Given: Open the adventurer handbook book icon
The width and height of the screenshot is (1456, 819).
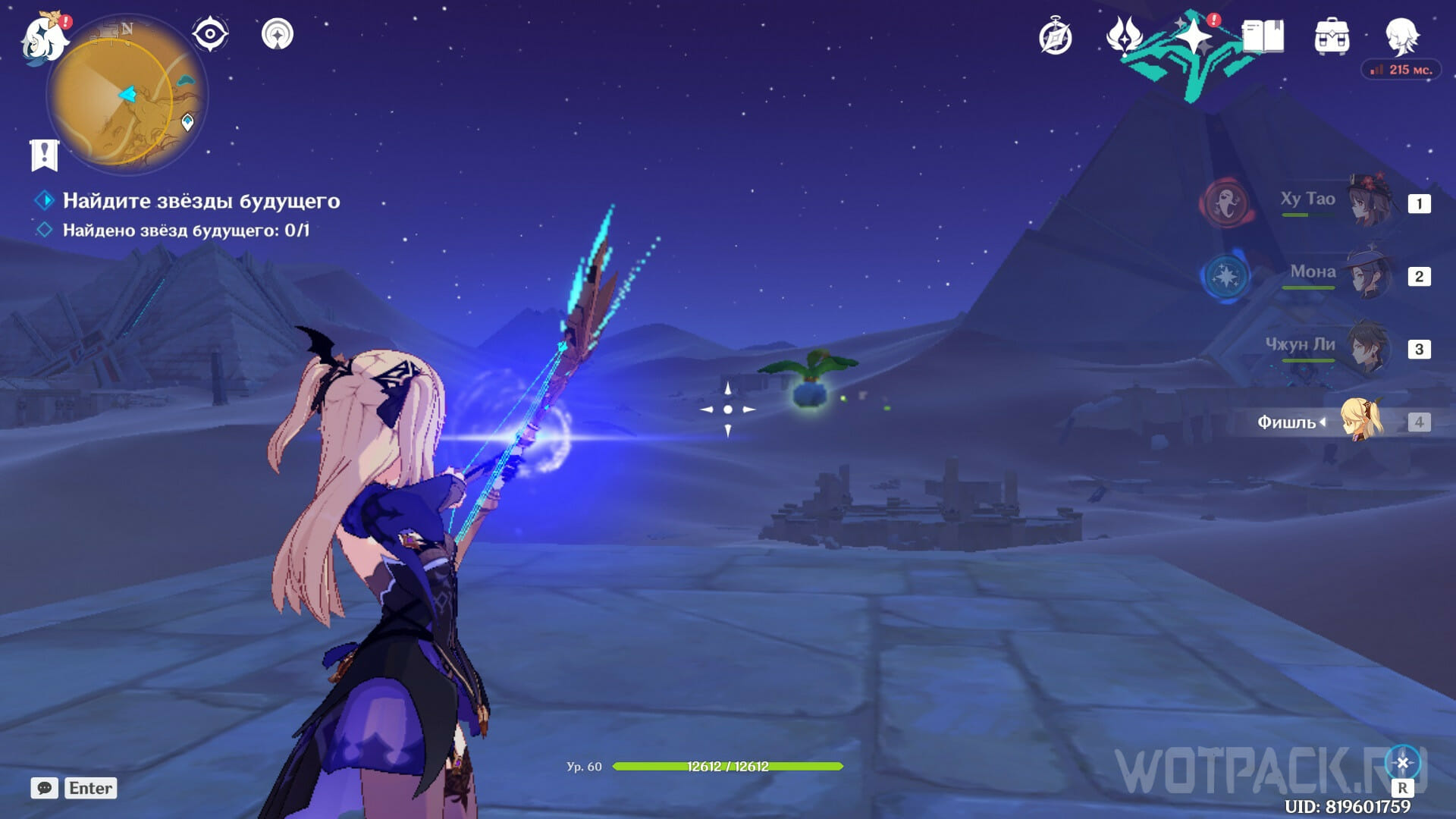Looking at the screenshot, I should (x=1263, y=36).
